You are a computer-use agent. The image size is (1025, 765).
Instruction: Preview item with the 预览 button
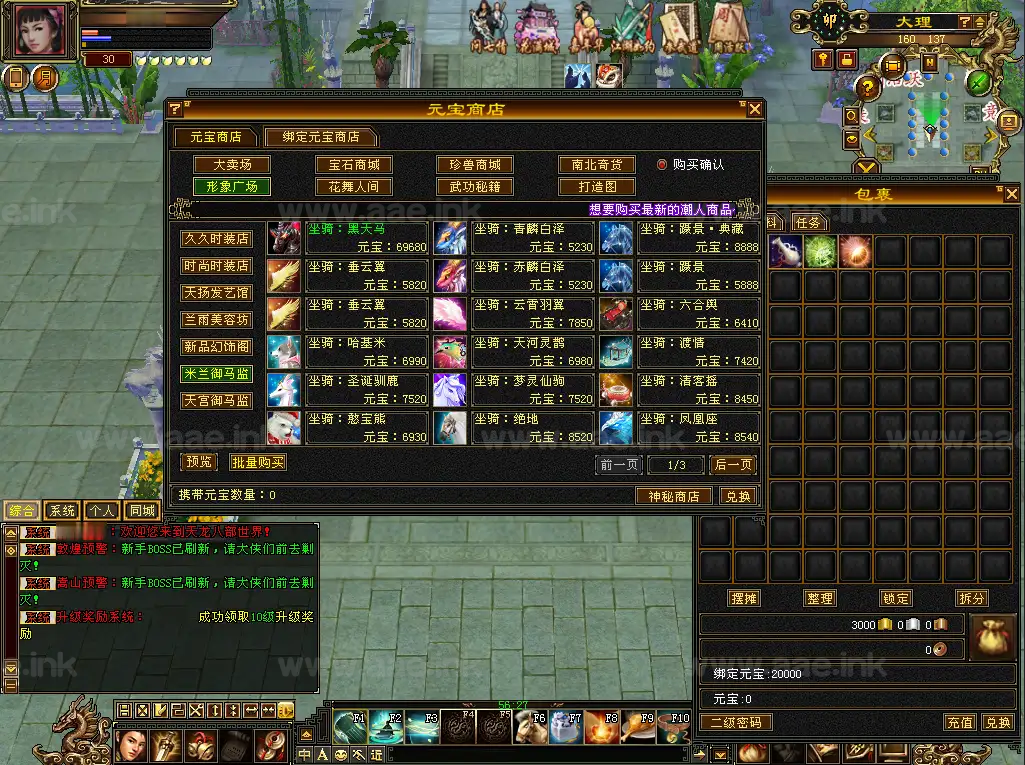pyautogui.click(x=198, y=462)
